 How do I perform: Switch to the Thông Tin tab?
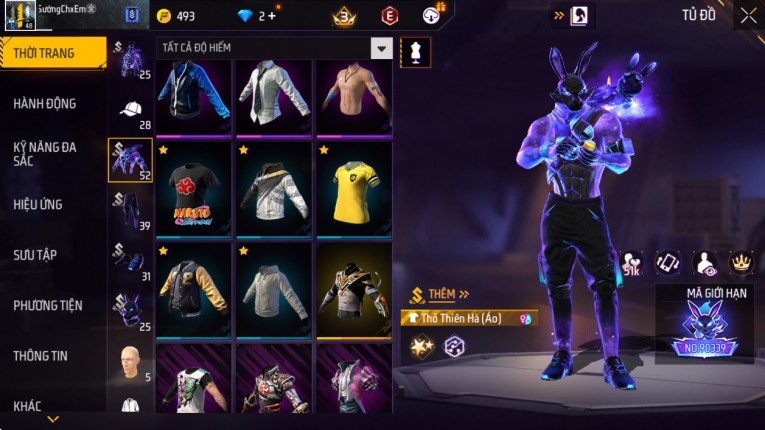click(x=42, y=355)
